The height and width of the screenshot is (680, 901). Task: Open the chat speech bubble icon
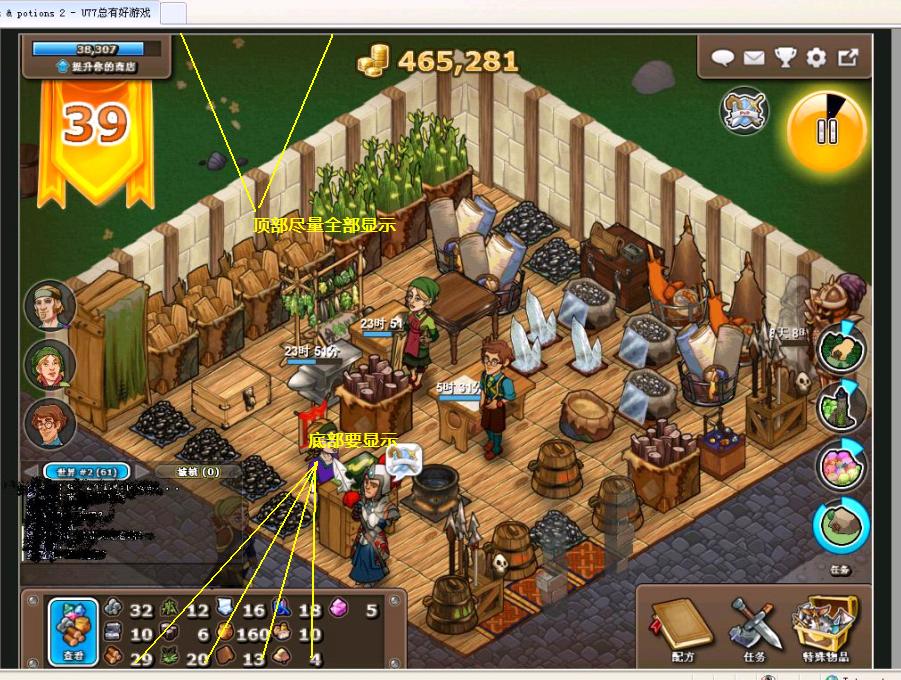coord(723,58)
